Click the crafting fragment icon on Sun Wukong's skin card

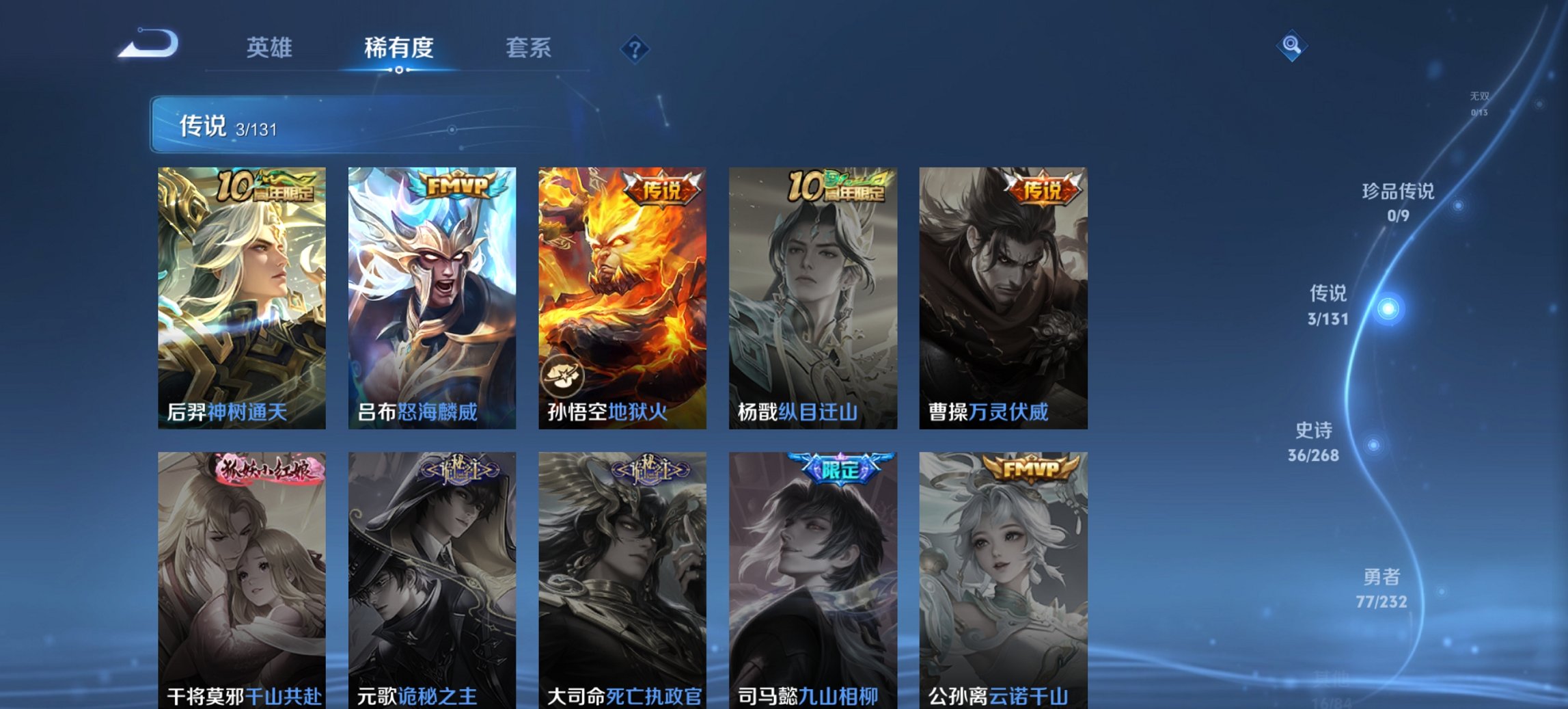(564, 375)
